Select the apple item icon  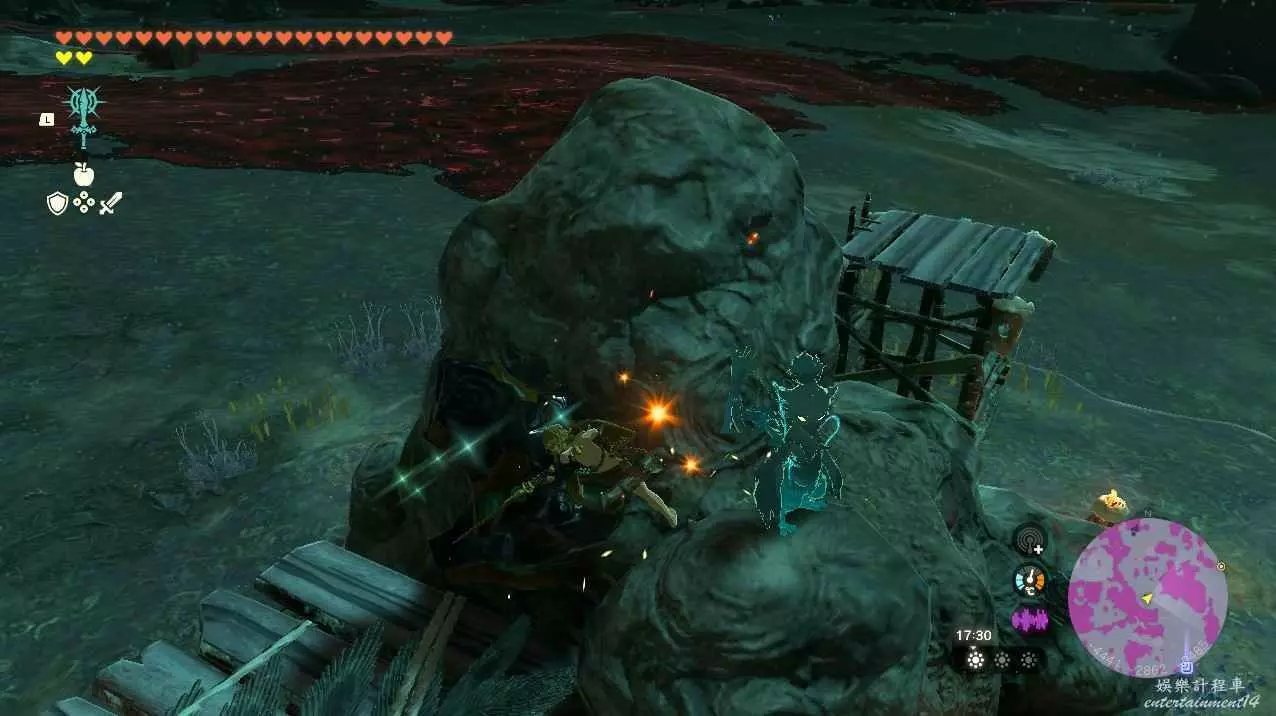tap(83, 174)
